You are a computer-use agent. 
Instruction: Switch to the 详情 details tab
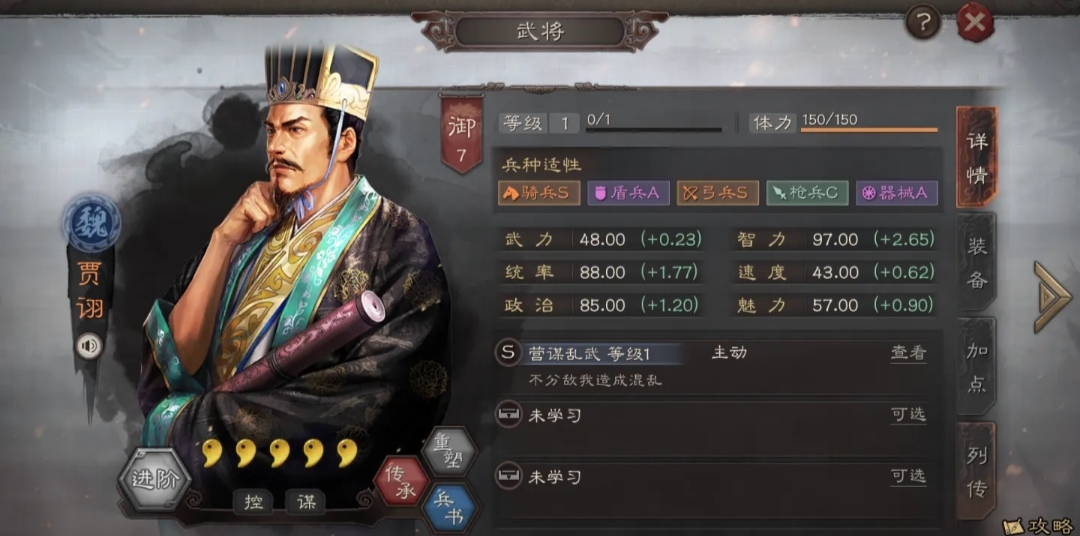pyautogui.click(x=976, y=157)
